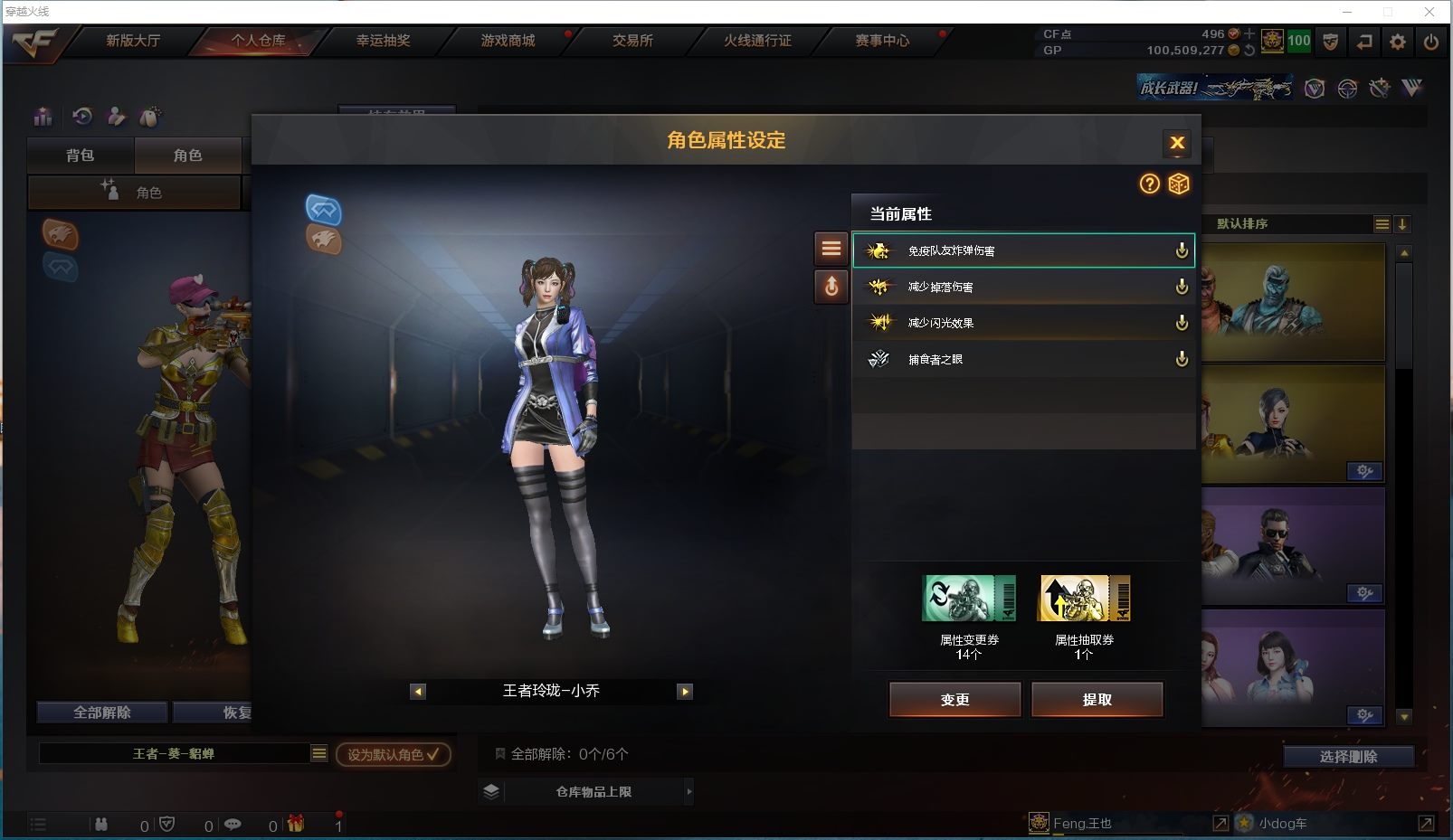Click the 选择删除 button
The width and height of the screenshot is (1453, 840).
coord(1348,757)
